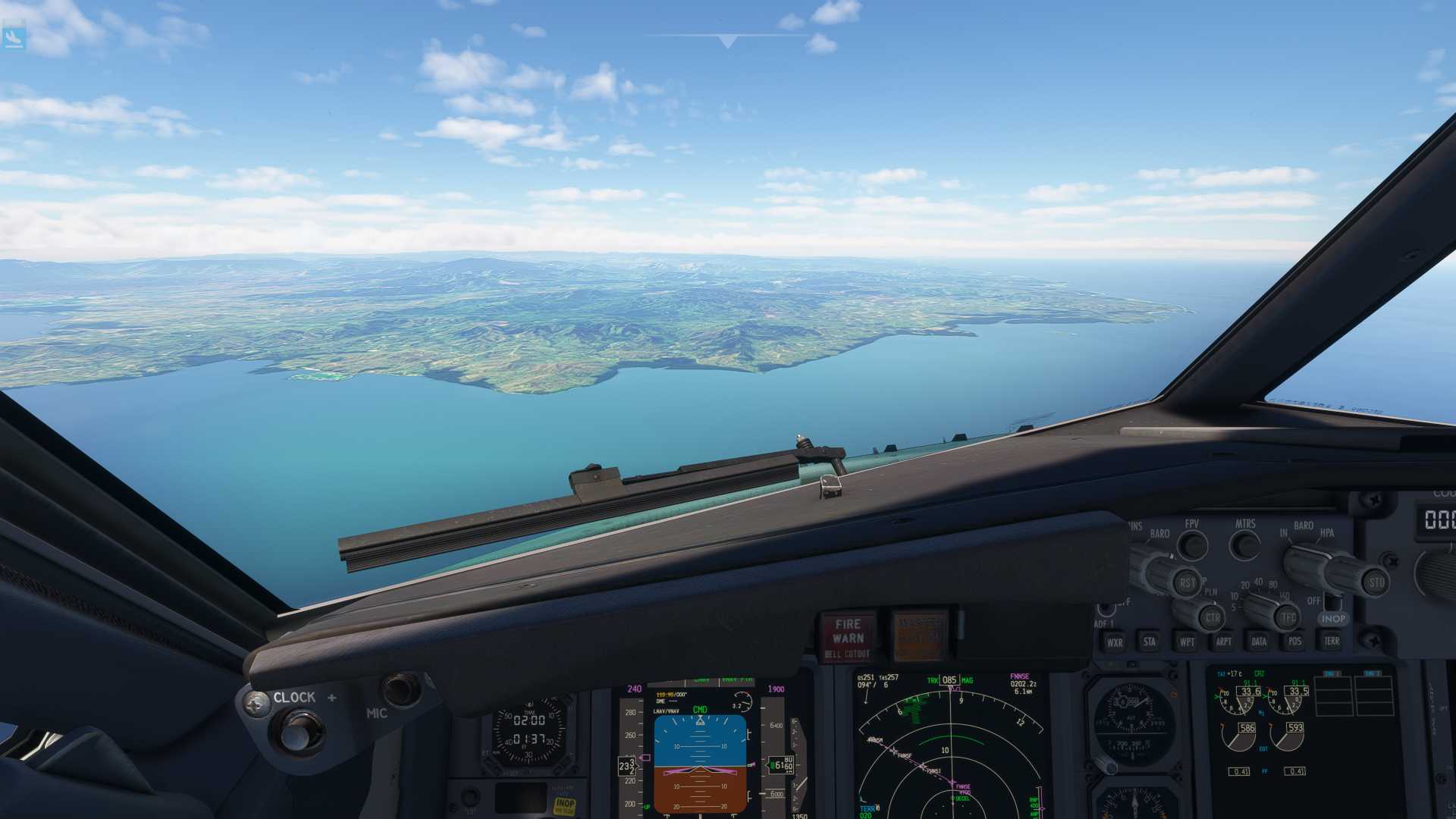Toggle the WXR weather radar button

click(x=1114, y=642)
